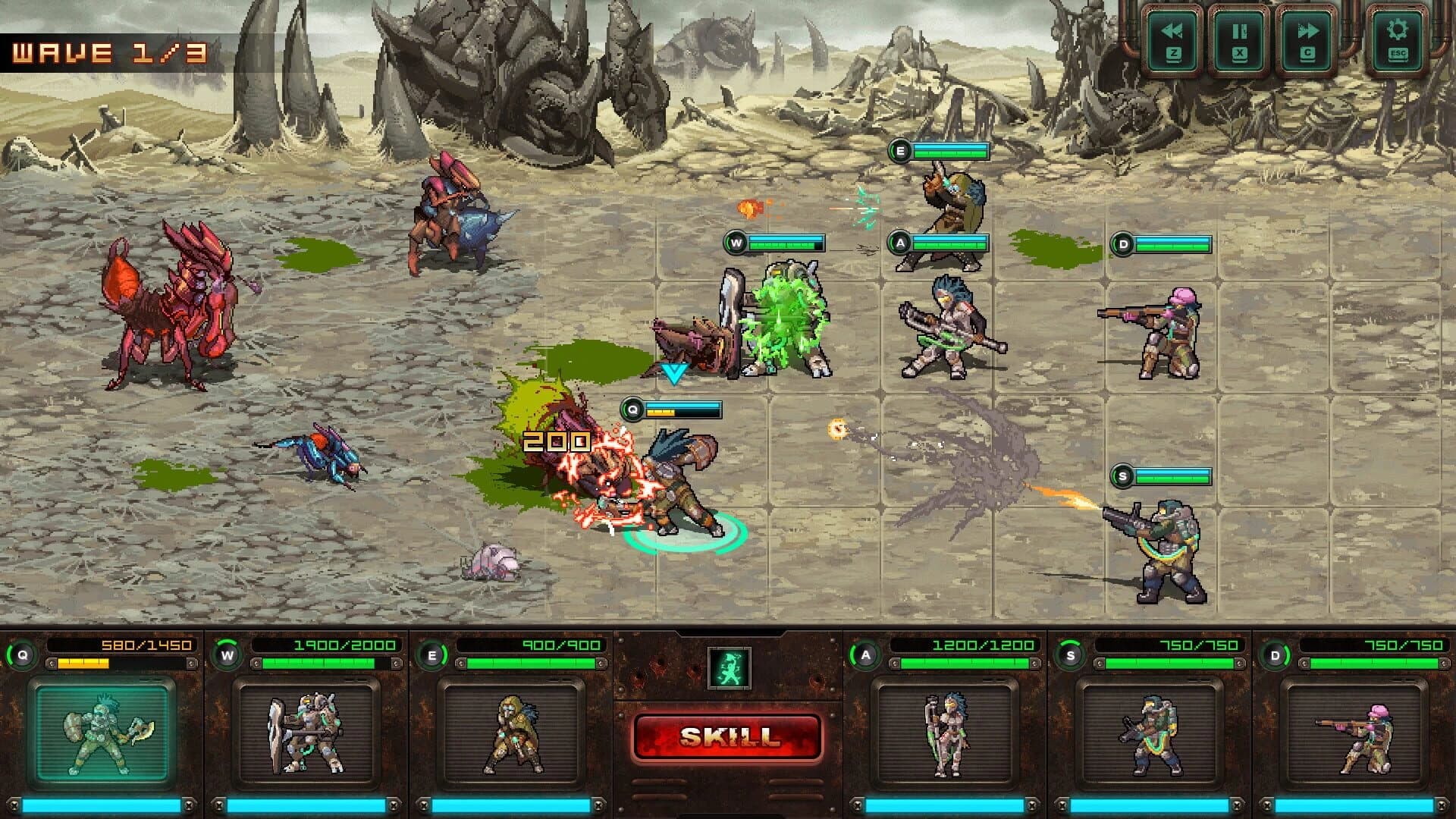Select the E badge above the sniper unit
This screenshot has height=819, width=1456.
pyautogui.click(x=901, y=149)
